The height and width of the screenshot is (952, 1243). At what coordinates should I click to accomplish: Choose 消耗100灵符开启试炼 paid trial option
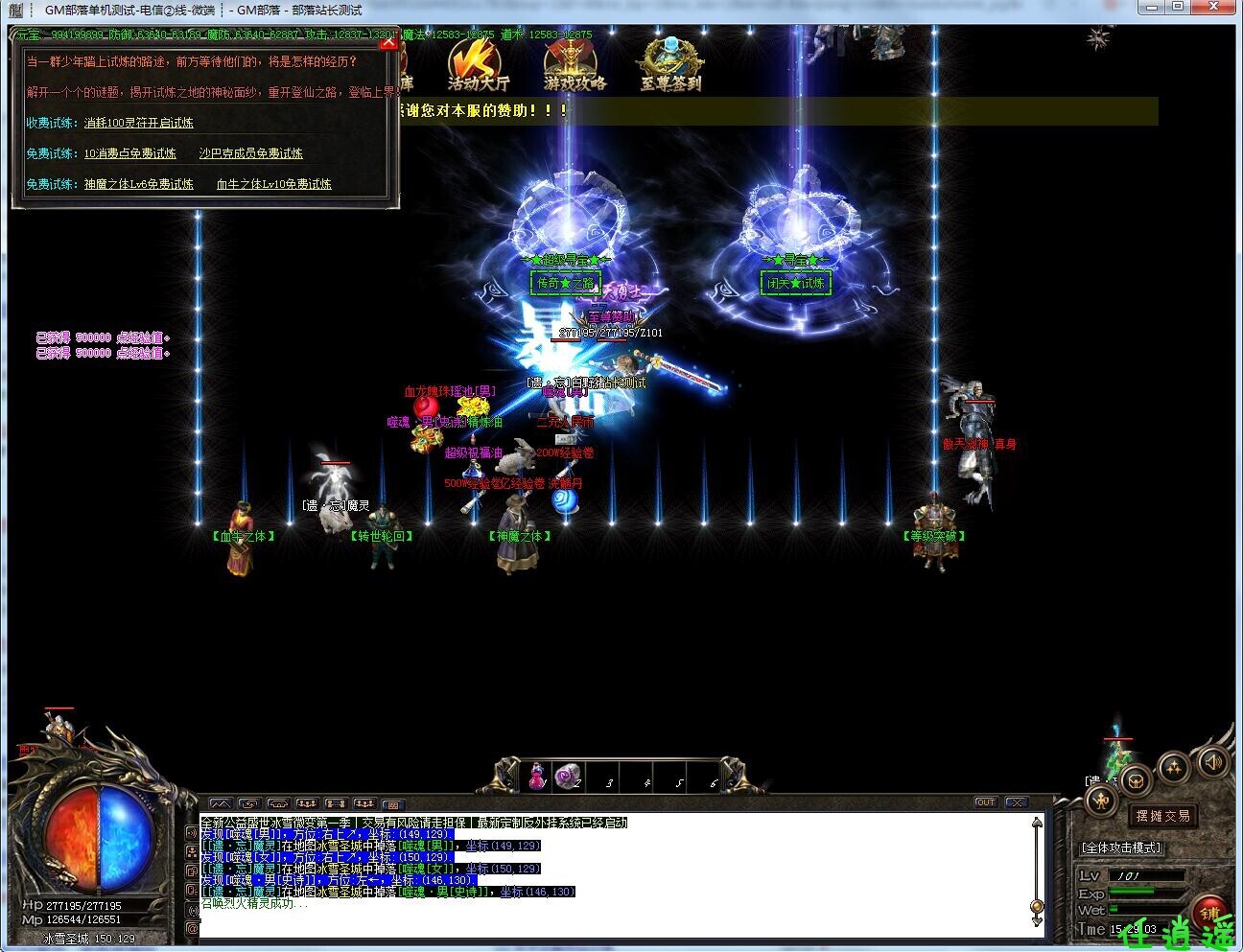click(138, 123)
